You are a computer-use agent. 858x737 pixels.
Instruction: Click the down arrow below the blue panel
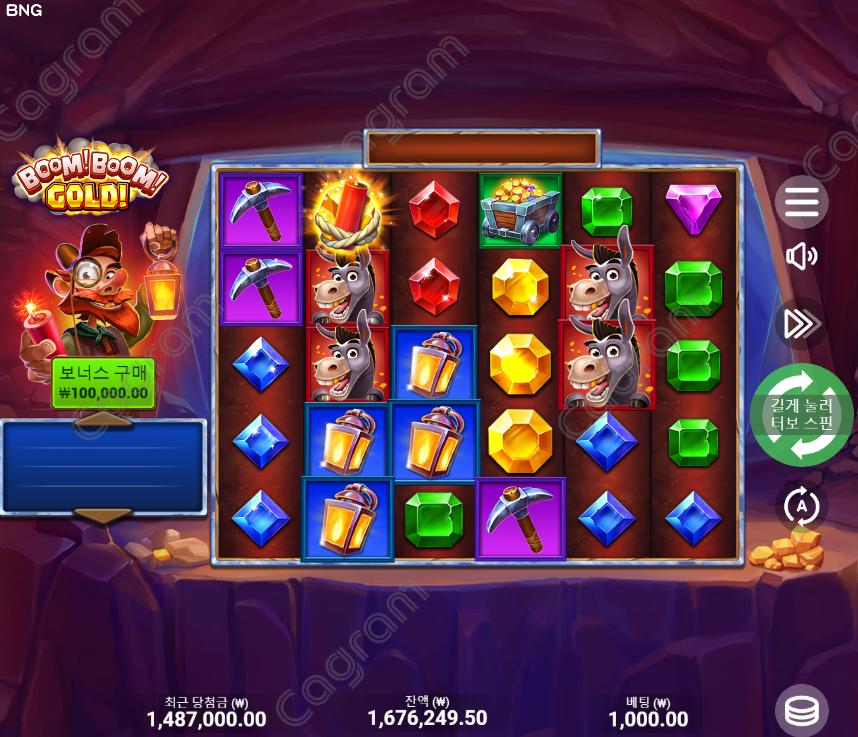[x=103, y=516]
